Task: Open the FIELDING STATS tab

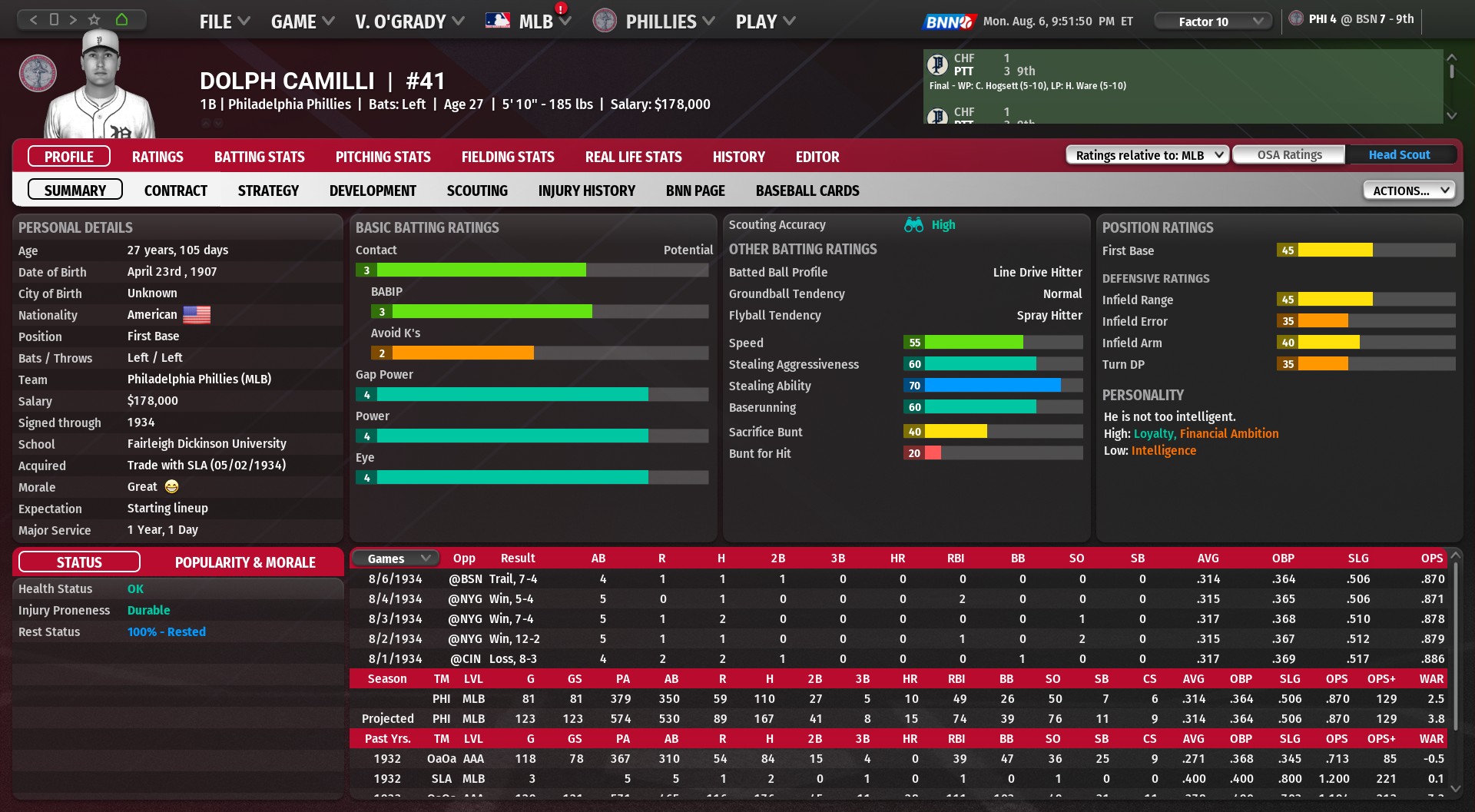Action: [507, 157]
